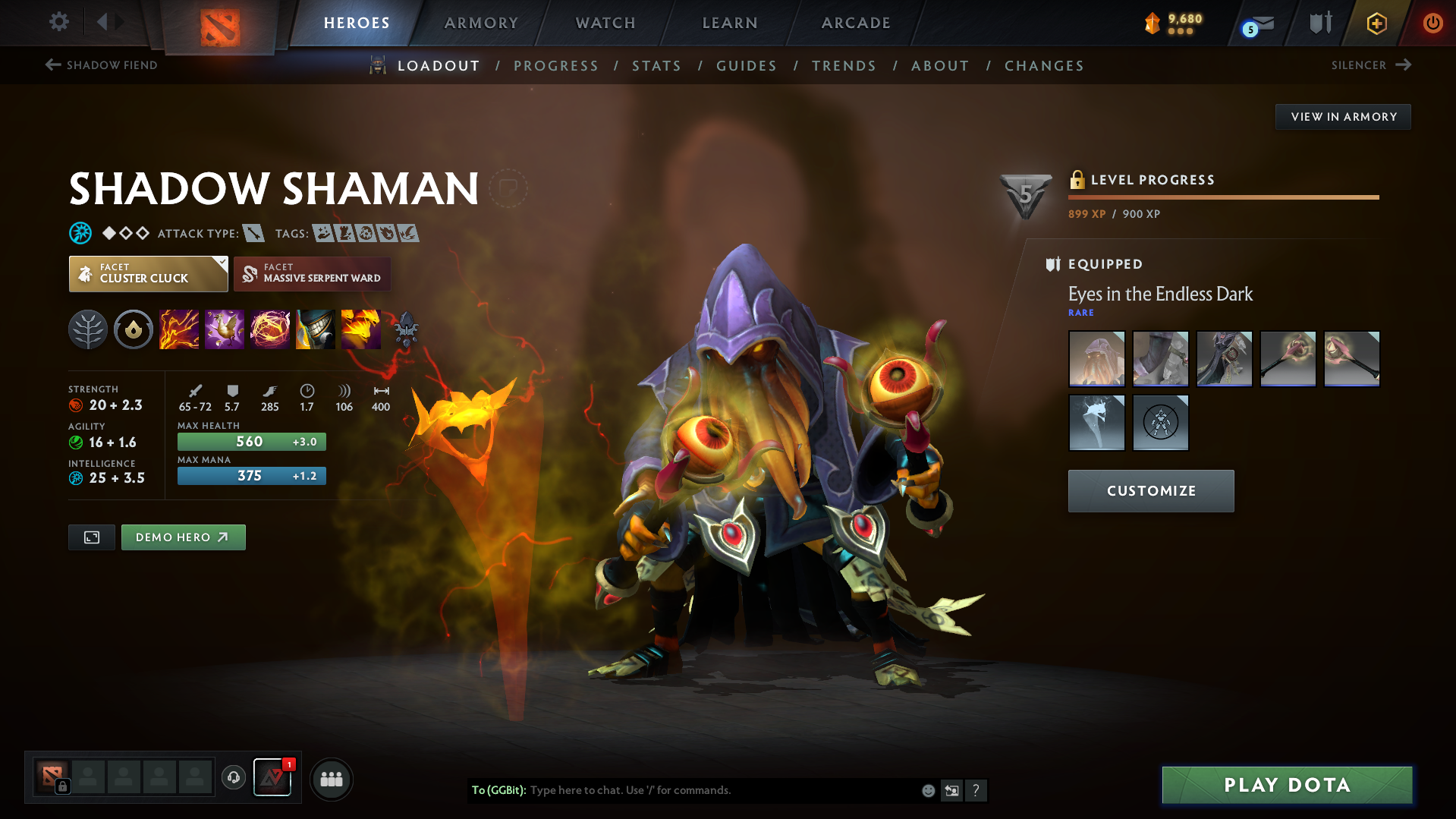Click the Level Progress XP bar
This screenshot has width=1456, height=819.
(1223, 197)
